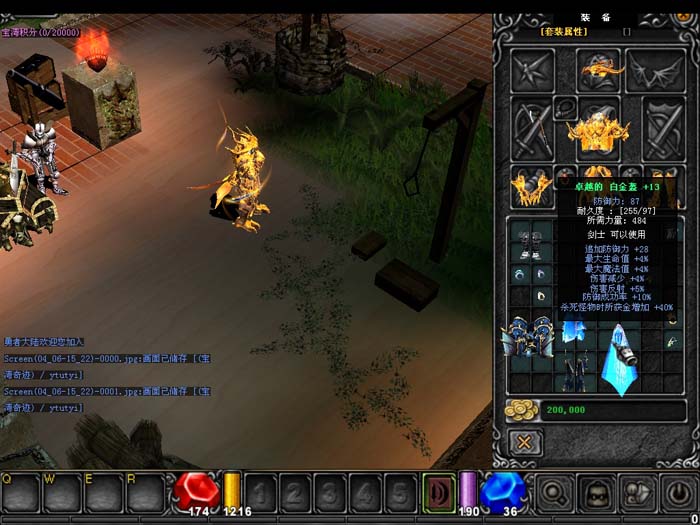Select the empty left-hand weapon slot
This screenshot has width=700, height=525.
coord(533,127)
